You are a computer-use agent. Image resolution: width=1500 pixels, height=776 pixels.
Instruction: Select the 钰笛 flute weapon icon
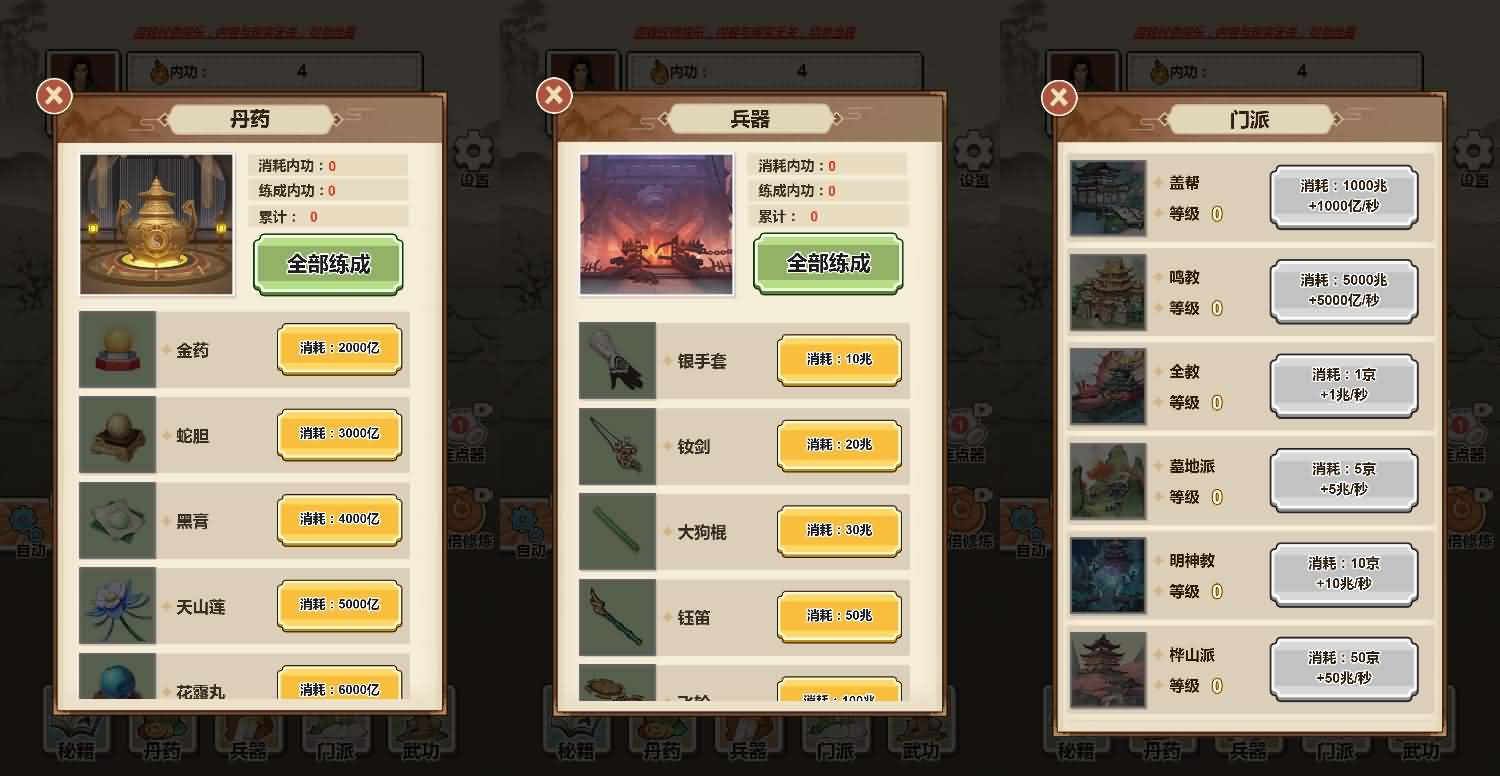coord(616,617)
